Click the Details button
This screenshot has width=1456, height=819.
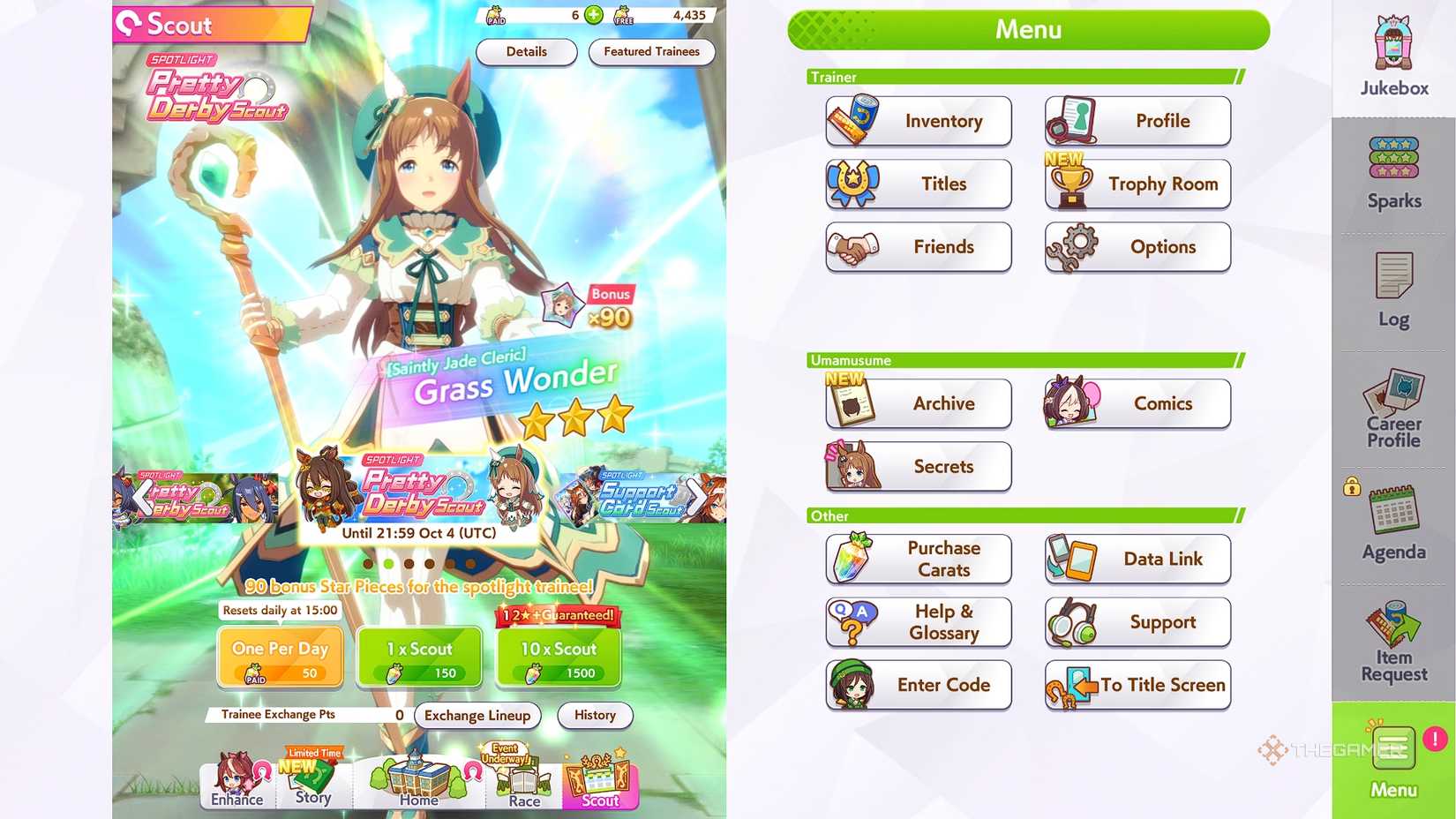526,52
